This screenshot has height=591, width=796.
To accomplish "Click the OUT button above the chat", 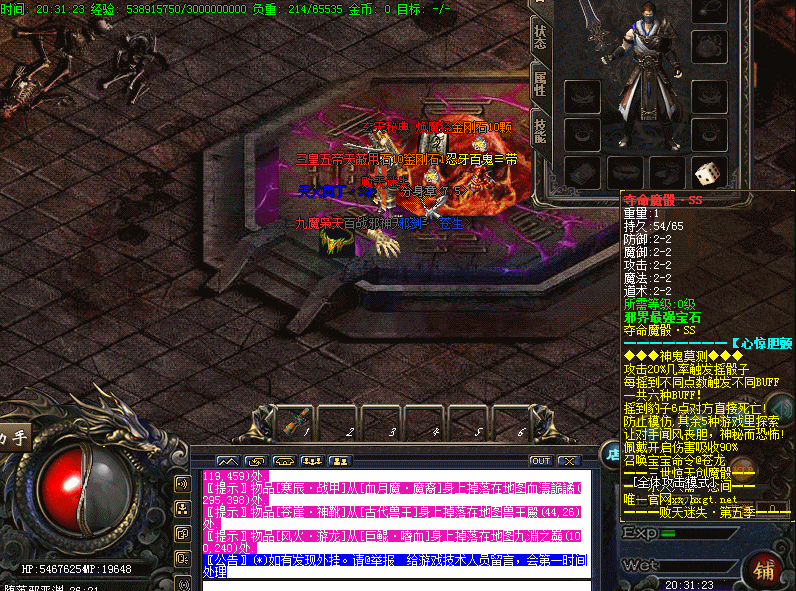I will 540,460.
